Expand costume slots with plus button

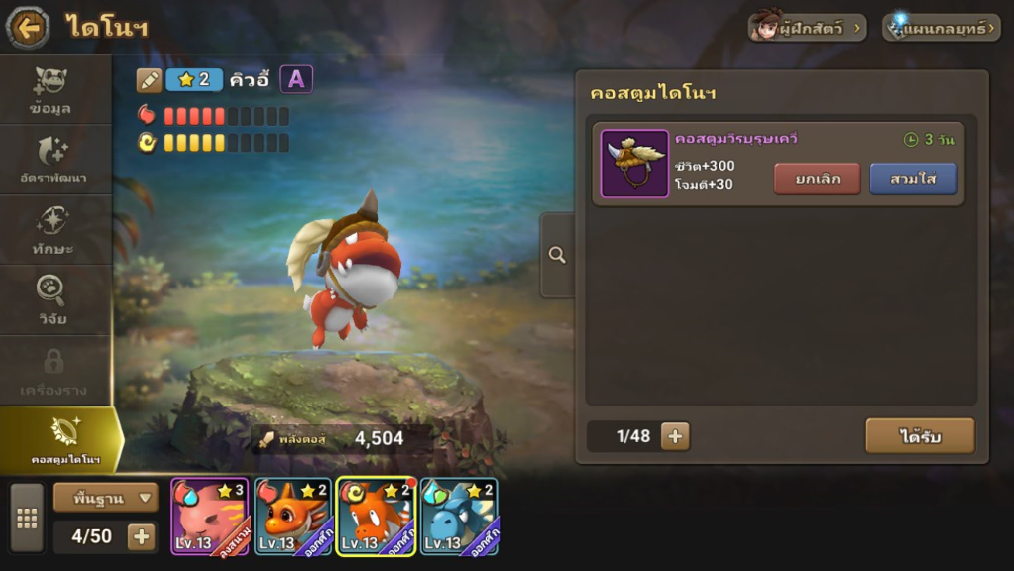[675, 436]
